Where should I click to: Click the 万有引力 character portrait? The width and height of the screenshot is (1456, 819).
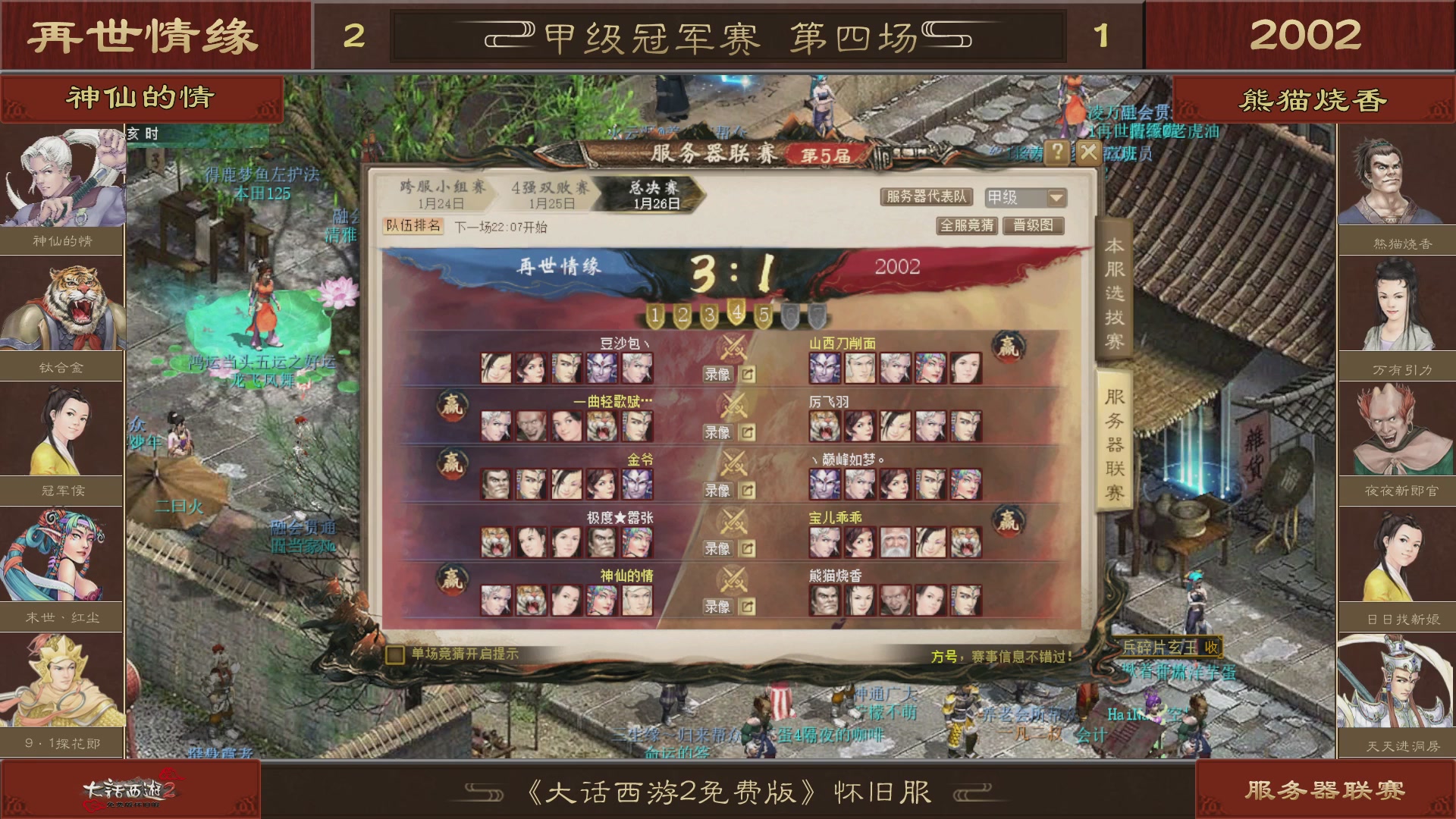coord(1394,303)
